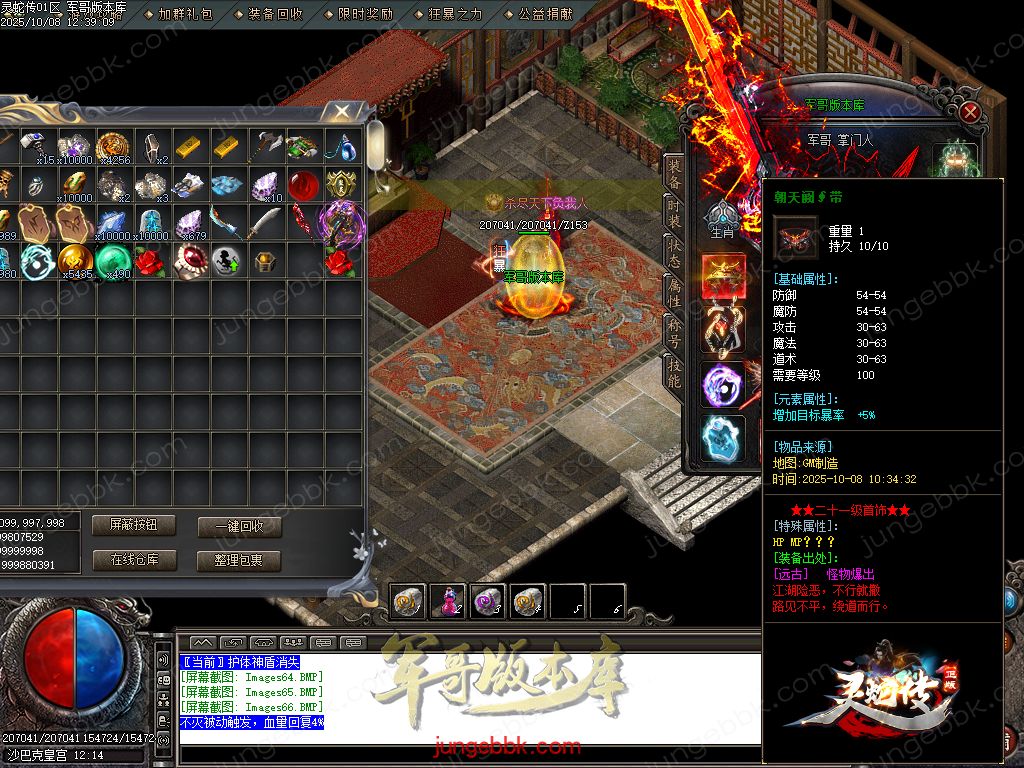This screenshot has height=768, width=1024.
Task: Open the 生肖 zodiac icon
Action: coord(722,220)
